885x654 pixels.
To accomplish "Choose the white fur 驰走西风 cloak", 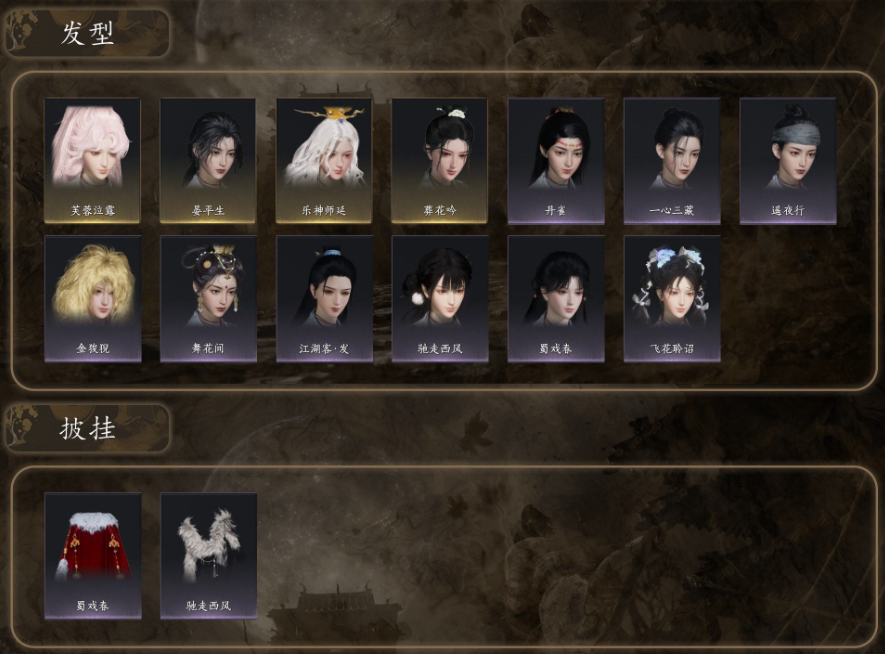I will coord(208,554).
